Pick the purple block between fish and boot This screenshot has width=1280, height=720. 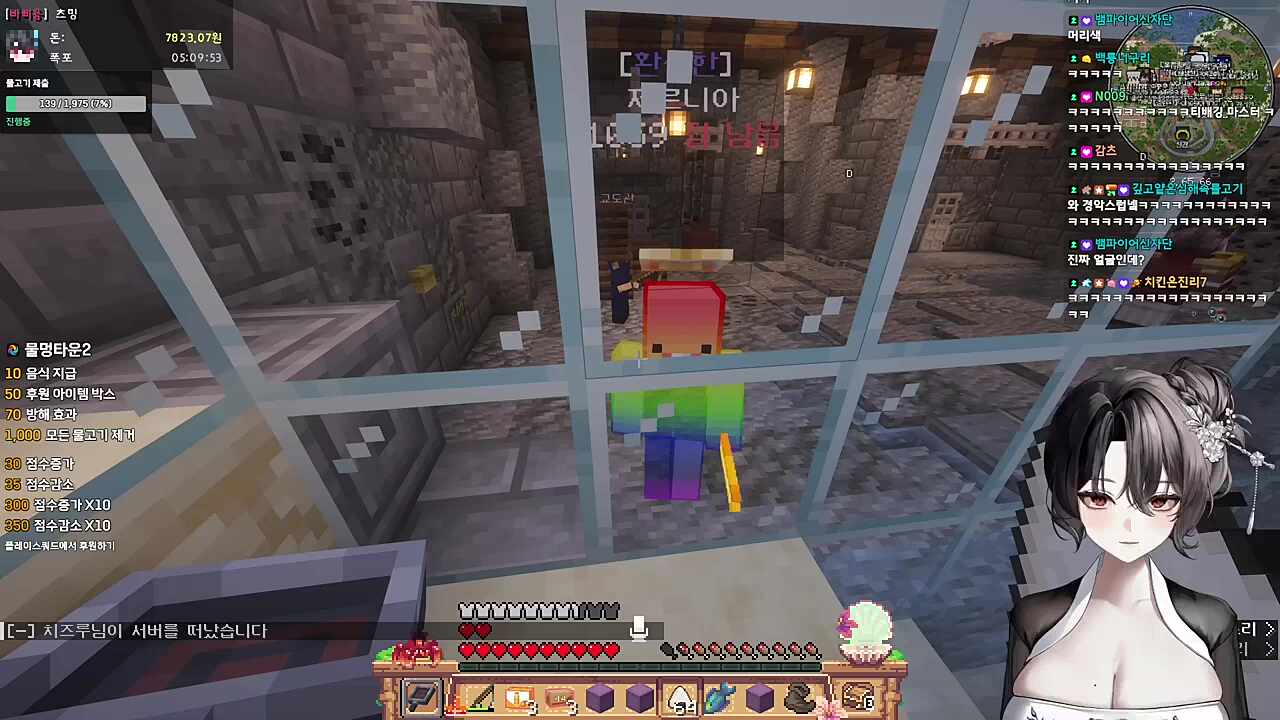click(759, 697)
